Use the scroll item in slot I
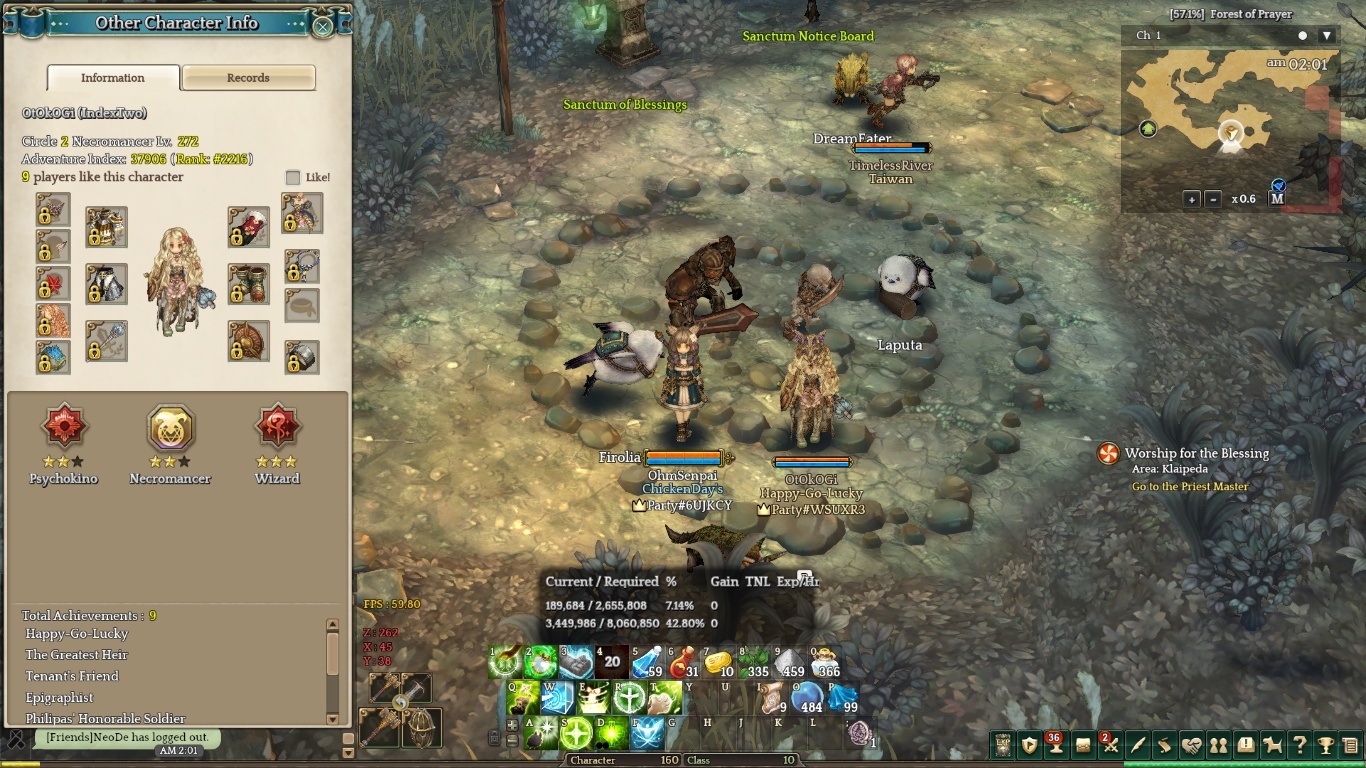1366x768 pixels. [771, 698]
